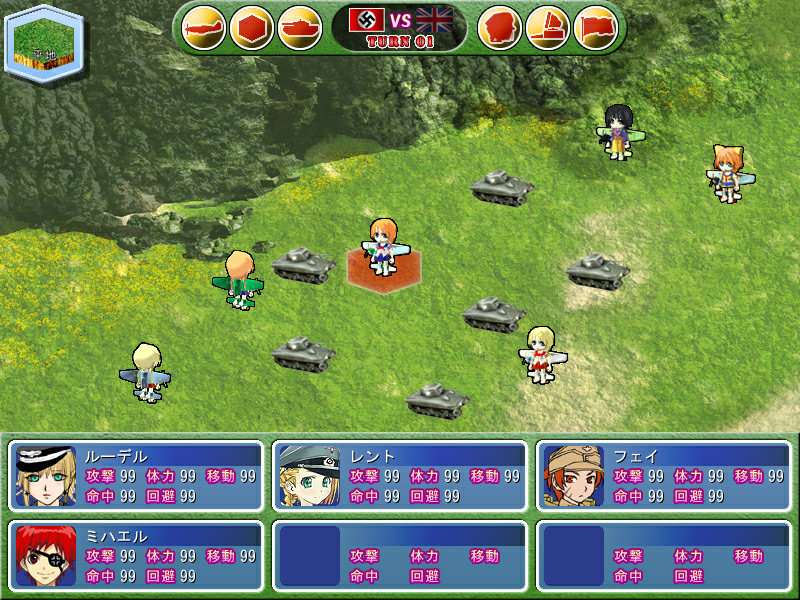Click the red flag icon button

(596, 27)
